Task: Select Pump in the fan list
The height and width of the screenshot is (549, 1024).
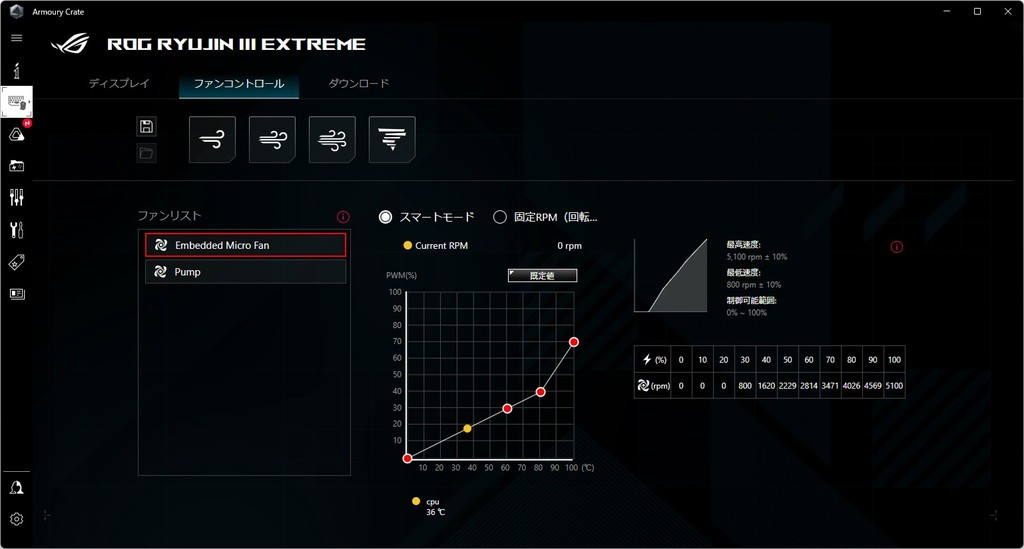Action: pyautogui.click(x=245, y=272)
